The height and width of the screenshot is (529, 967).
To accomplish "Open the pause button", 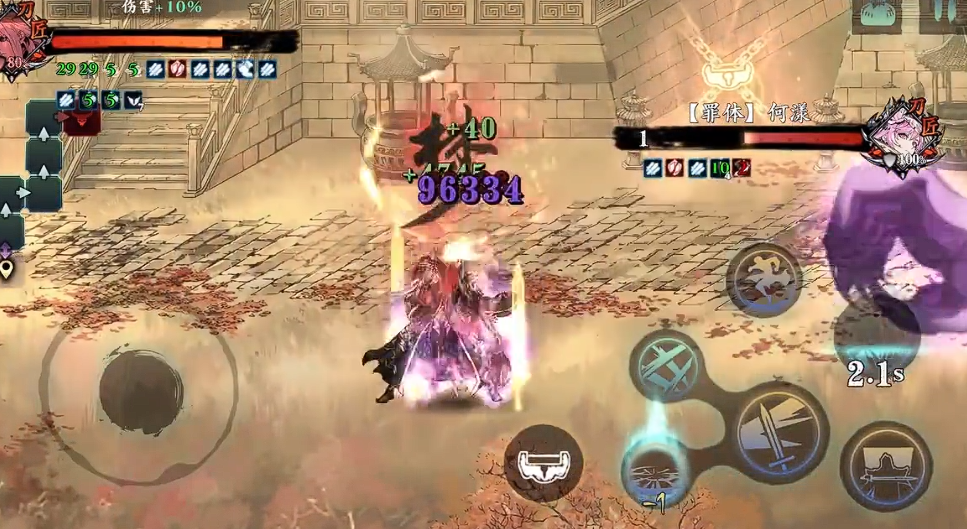I will pyautogui.click(x=941, y=14).
